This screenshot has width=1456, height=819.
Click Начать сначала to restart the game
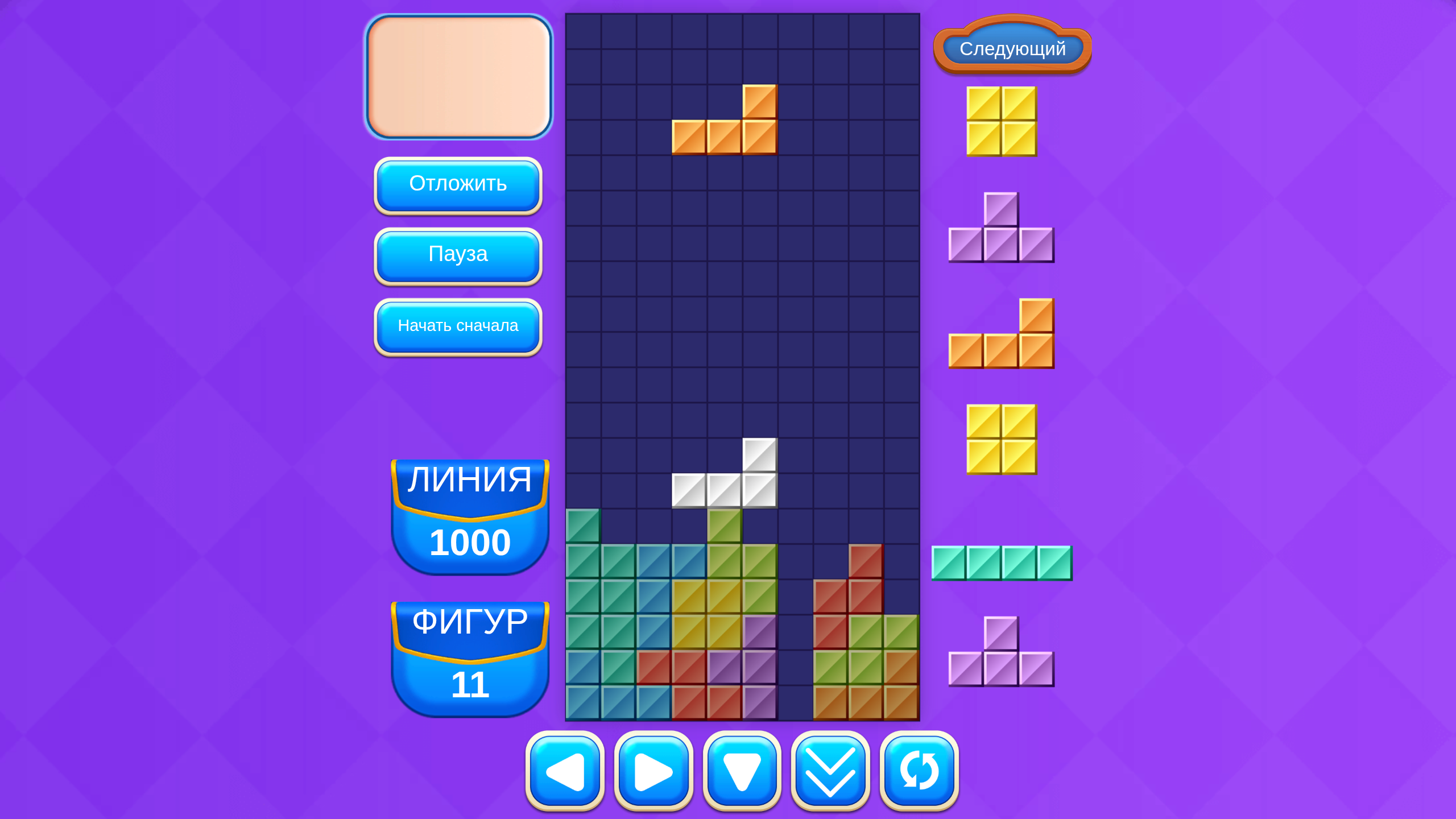coord(458,326)
